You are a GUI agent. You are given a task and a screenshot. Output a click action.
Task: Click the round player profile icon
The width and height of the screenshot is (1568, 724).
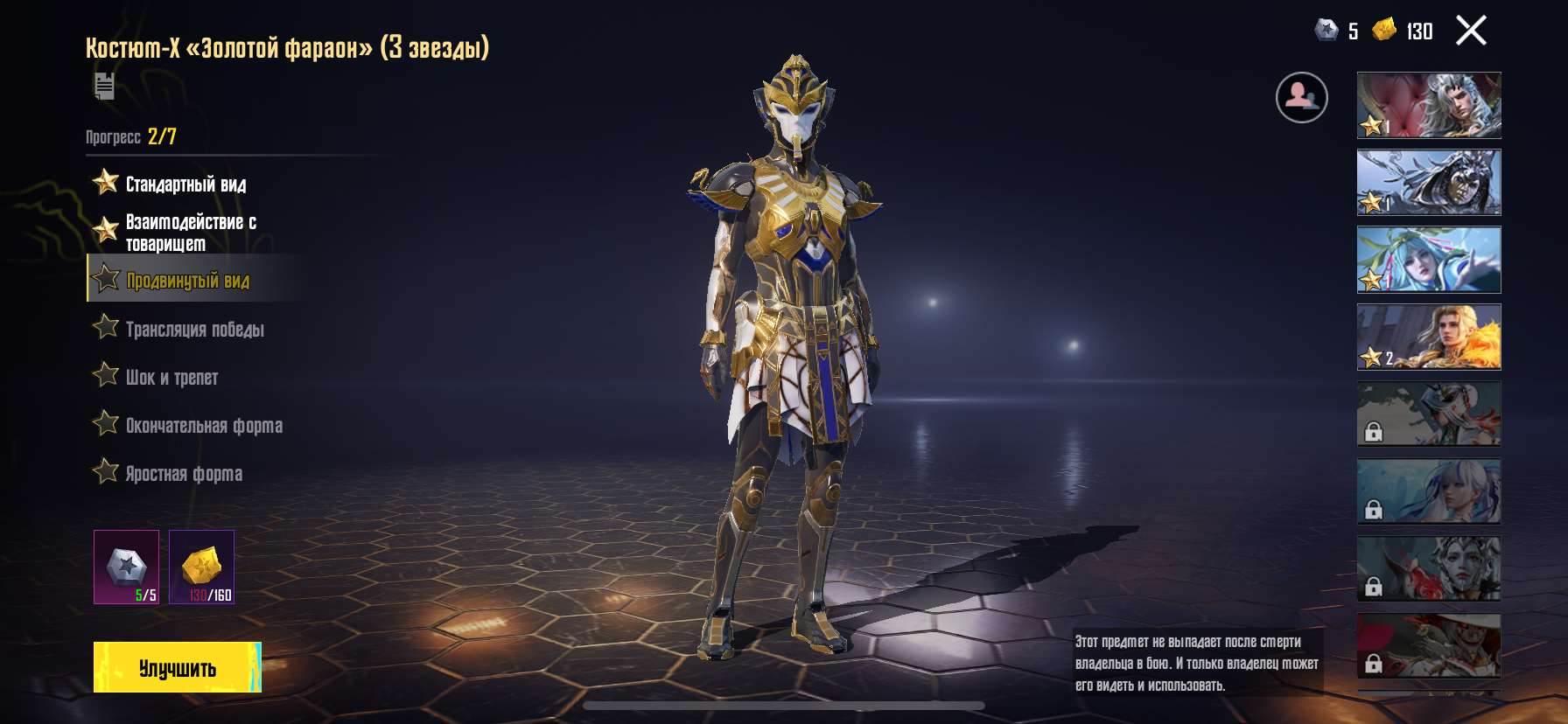pos(1301,97)
